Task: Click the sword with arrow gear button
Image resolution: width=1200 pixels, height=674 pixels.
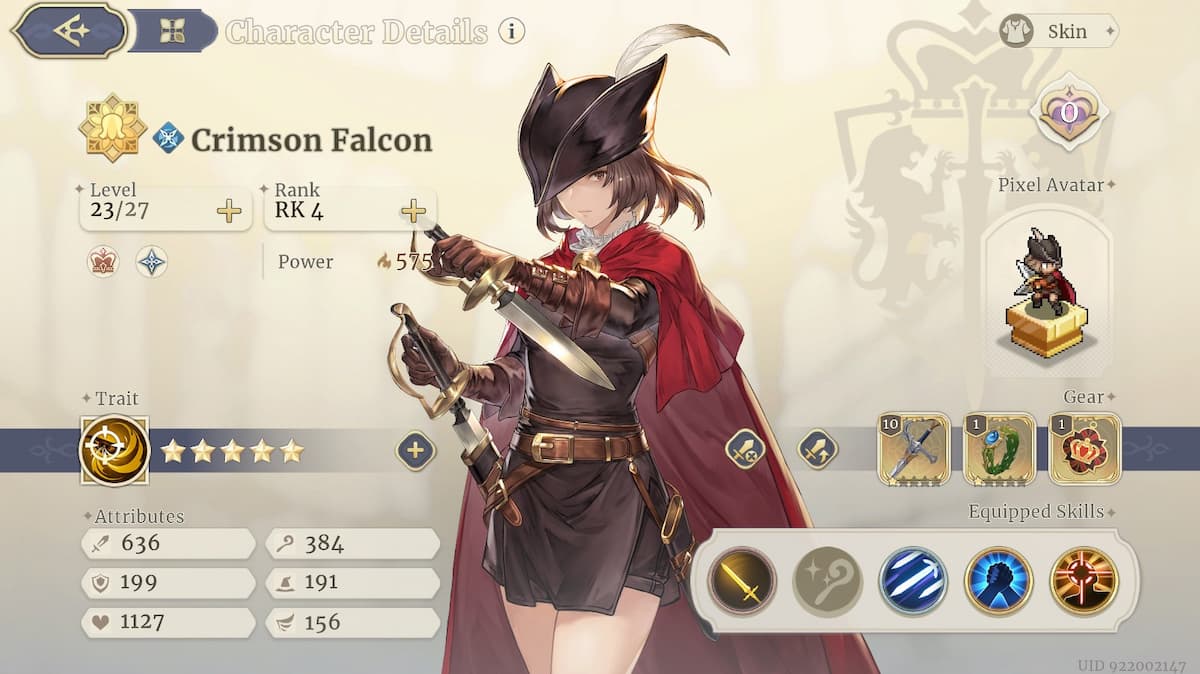Action: tap(817, 449)
